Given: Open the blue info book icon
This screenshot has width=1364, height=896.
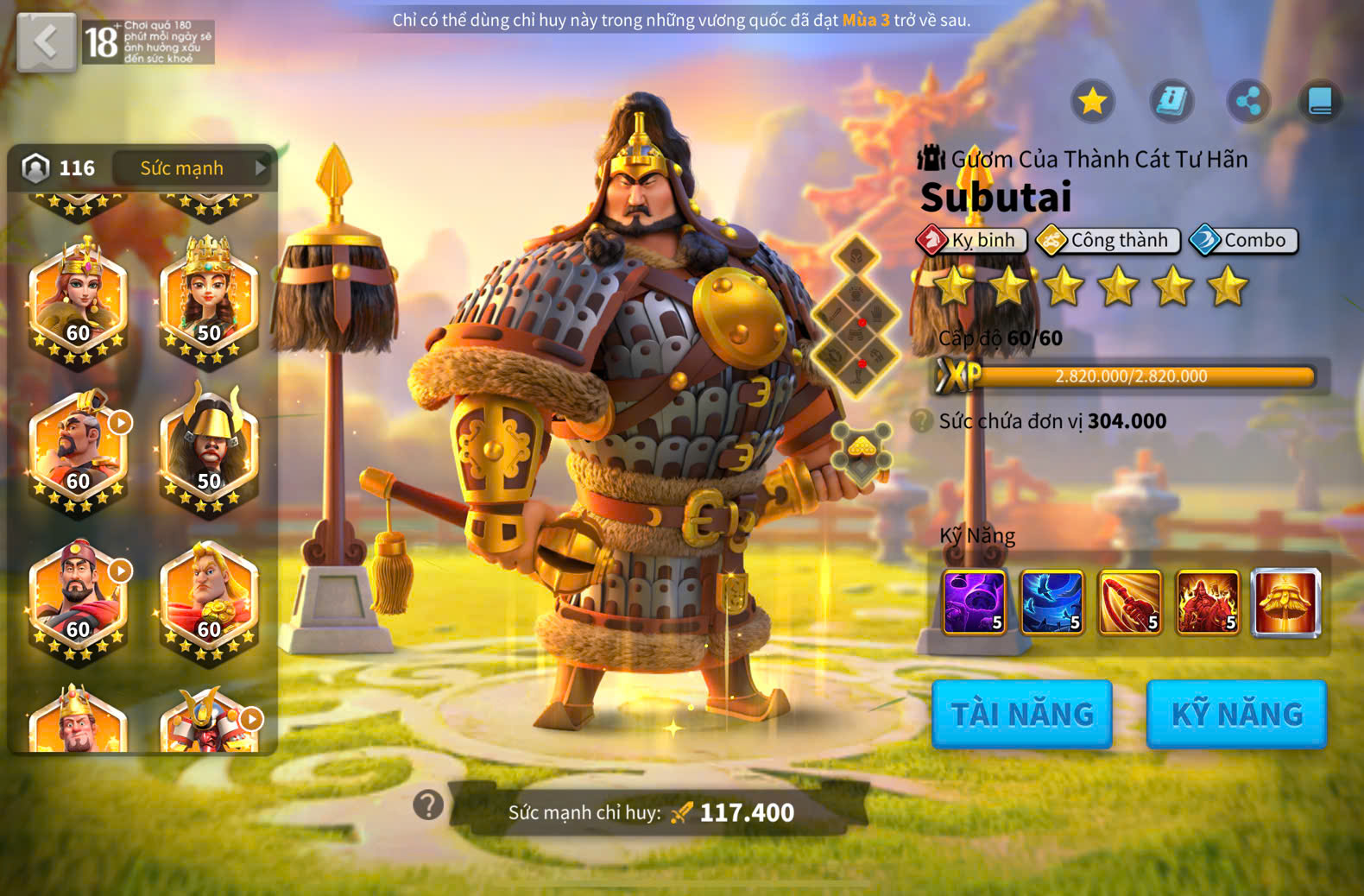Looking at the screenshot, I should [1171, 102].
